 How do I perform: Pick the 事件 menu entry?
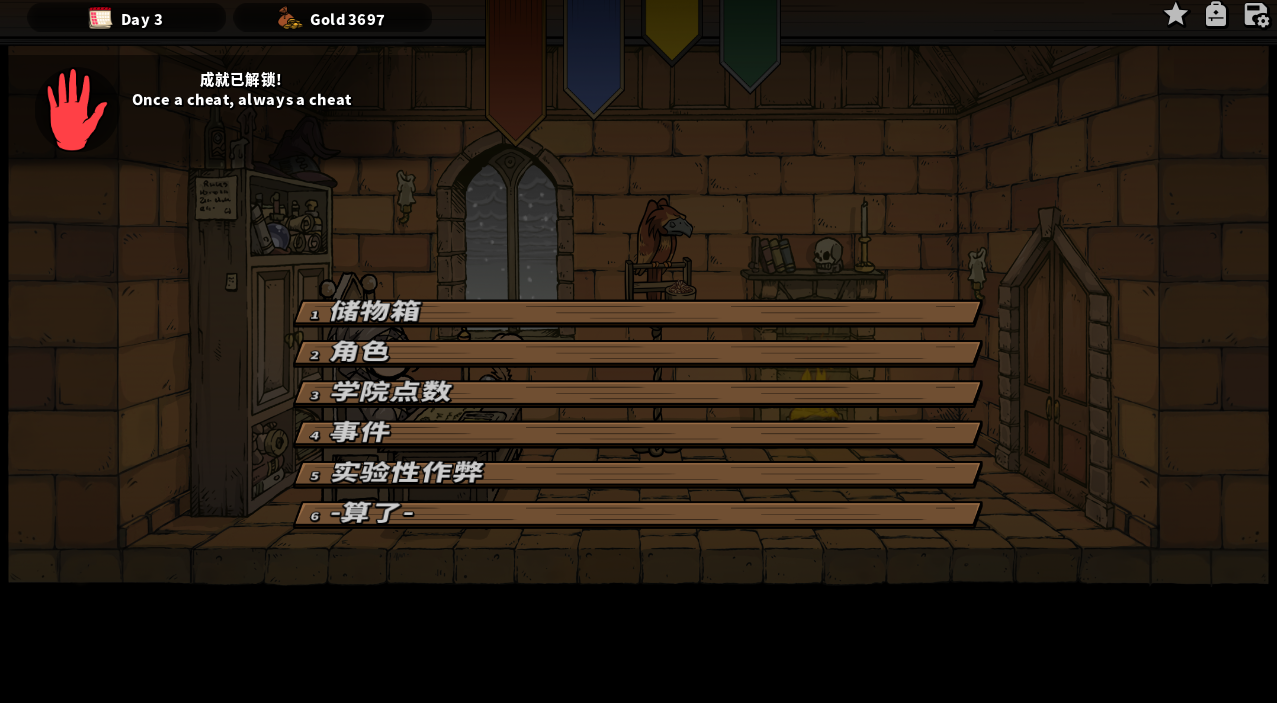[x=637, y=432]
